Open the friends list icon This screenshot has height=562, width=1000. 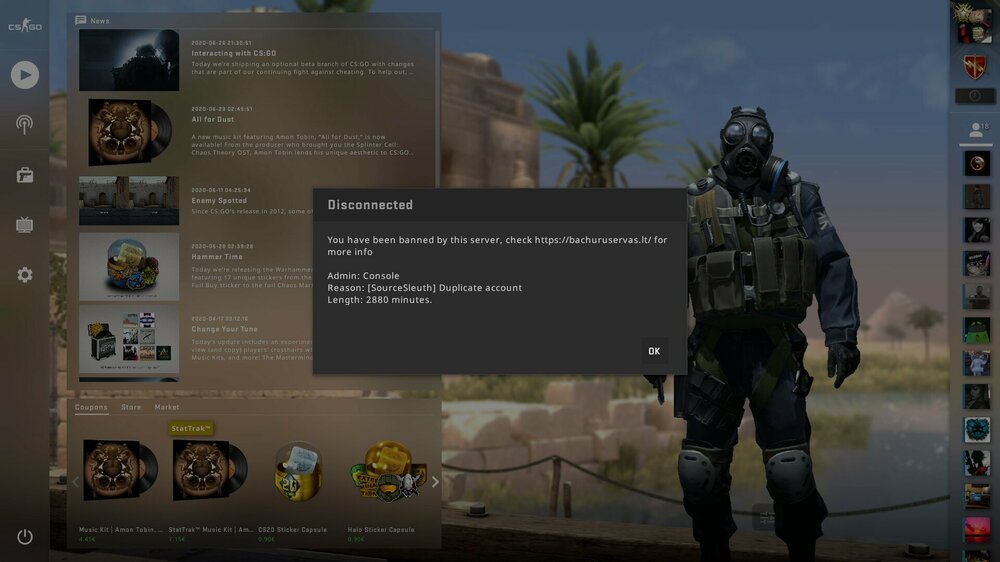pyautogui.click(x=975, y=130)
